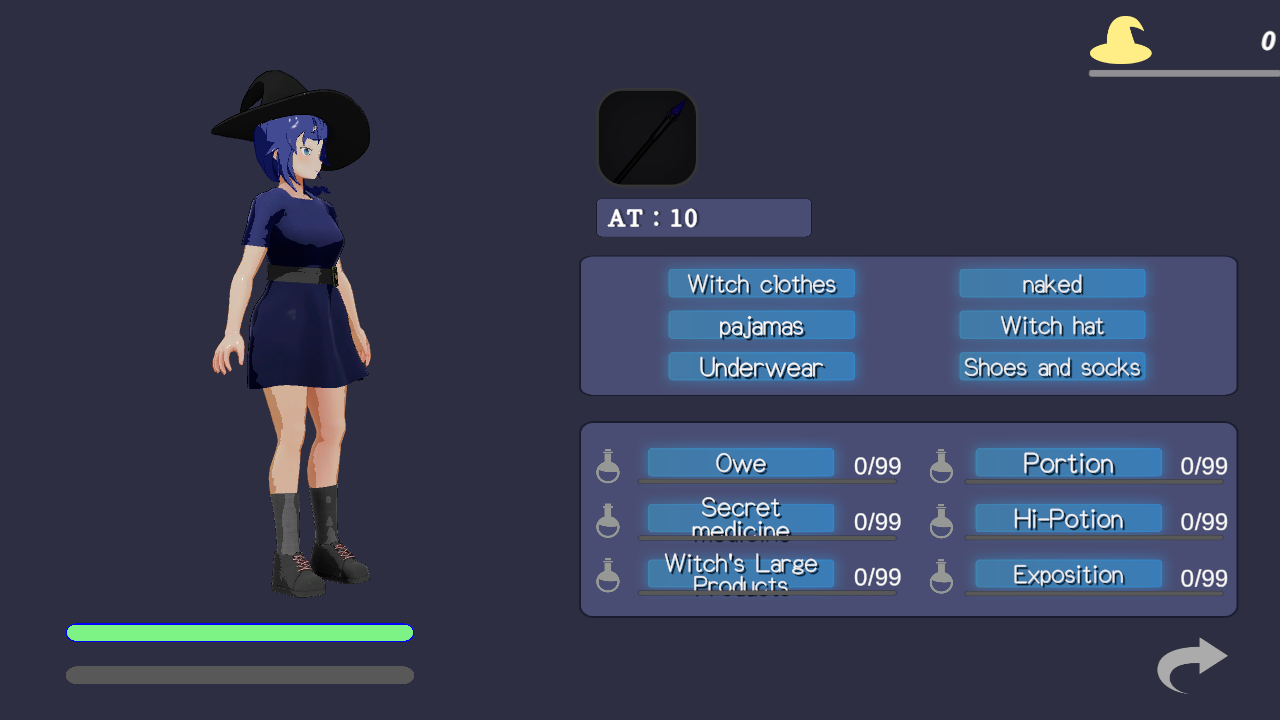Select the Witch clothes outfit

tap(761, 284)
